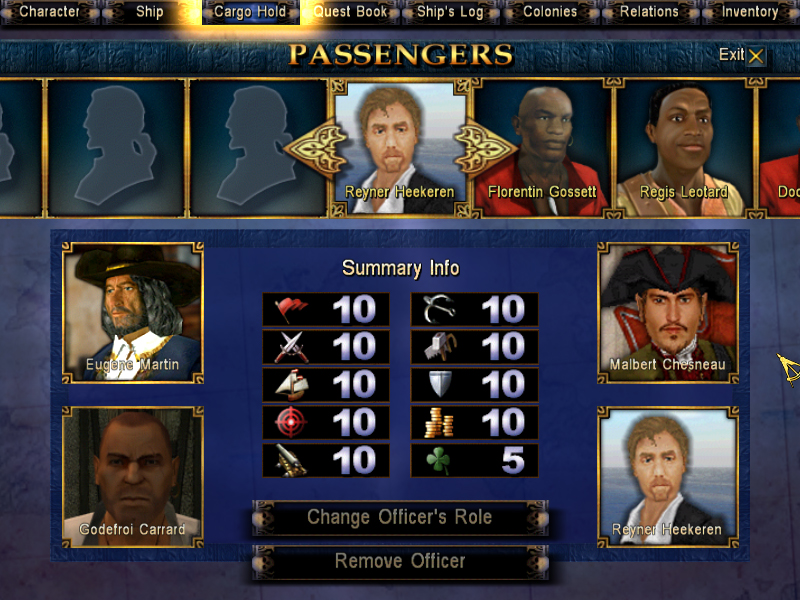Open the Quest Book tab
This screenshot has width=800, height=600.
(350, 12)
